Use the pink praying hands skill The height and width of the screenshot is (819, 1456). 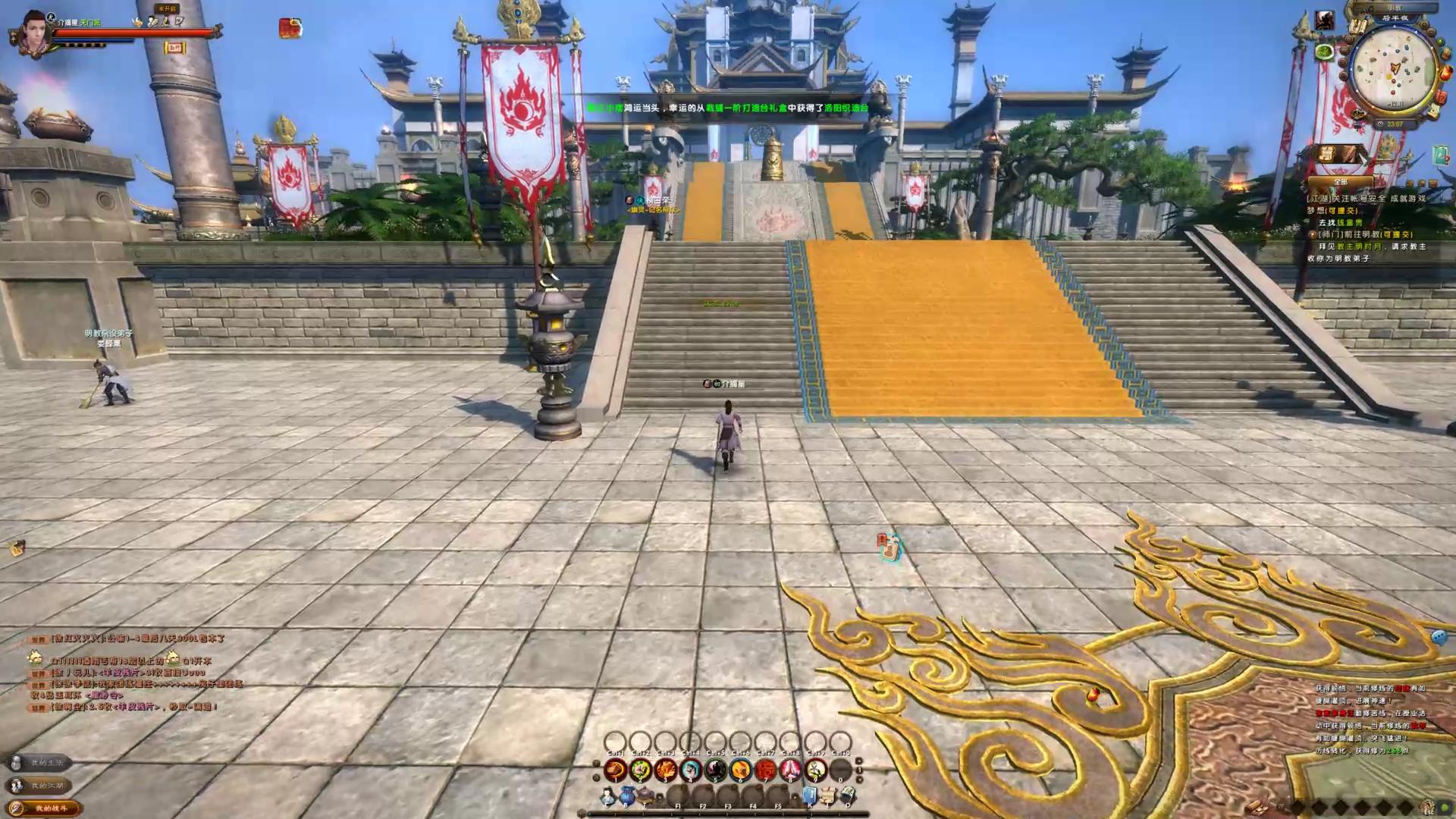tap(790, 770)
